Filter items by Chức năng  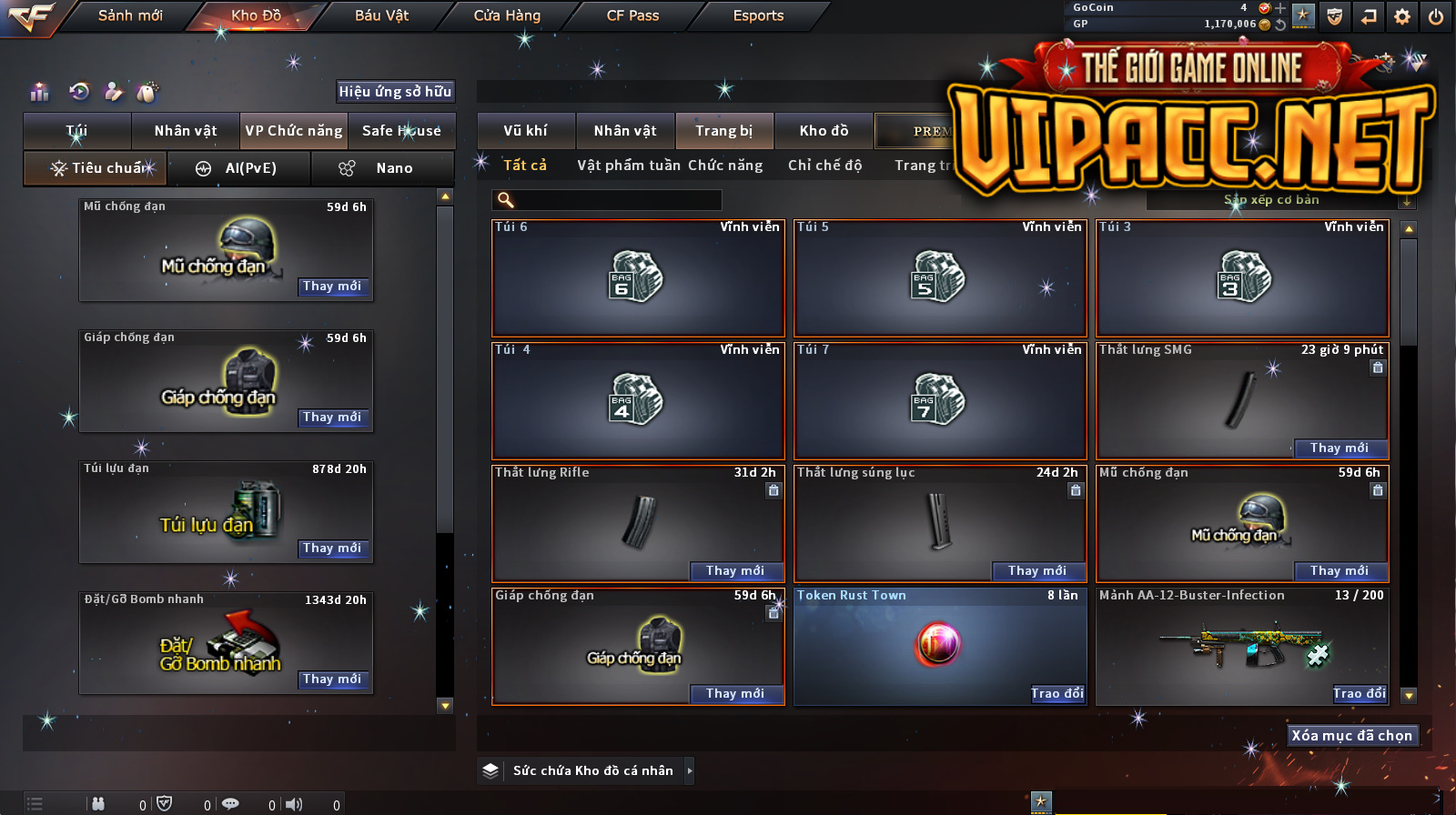point(725,166)
